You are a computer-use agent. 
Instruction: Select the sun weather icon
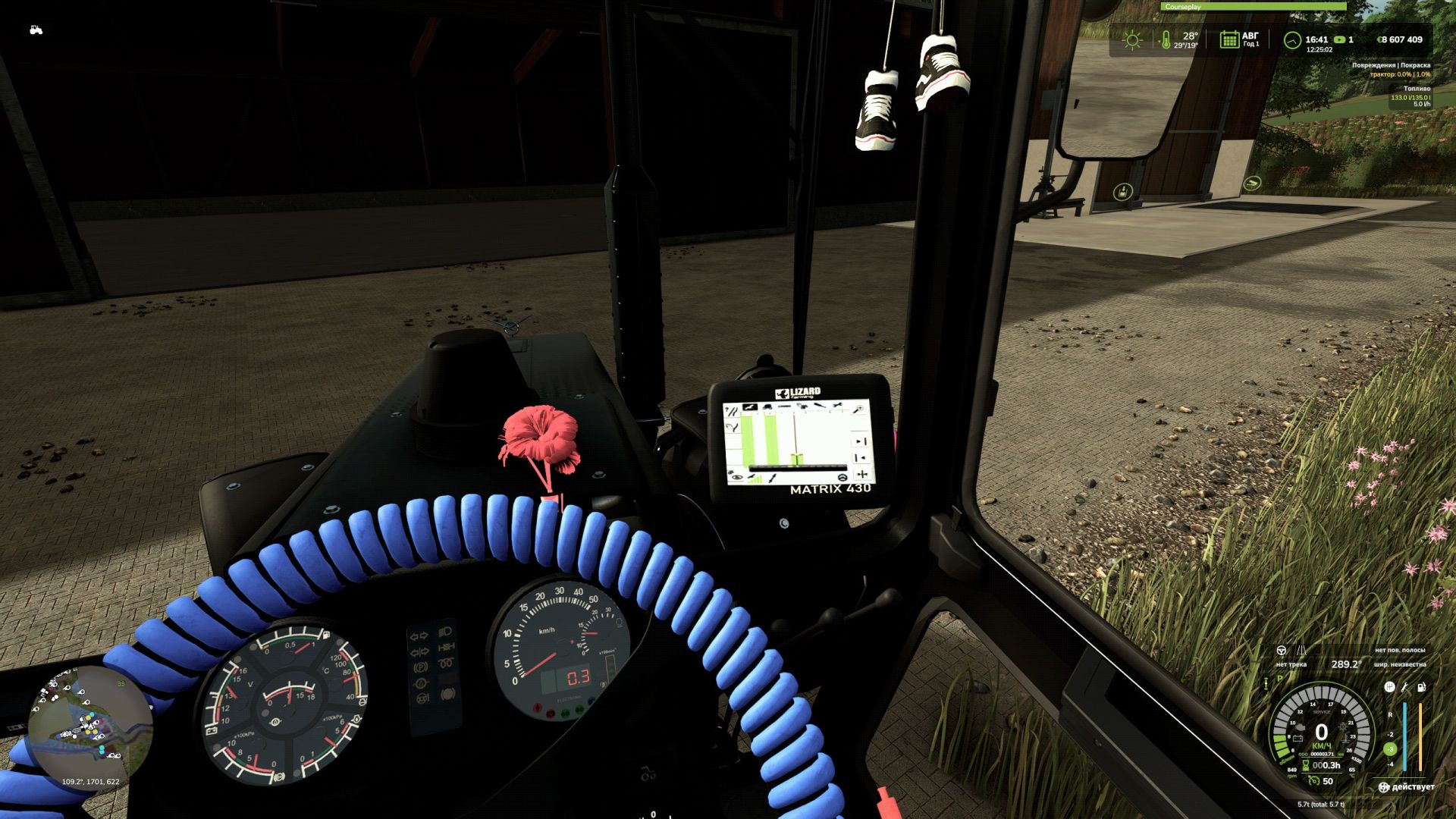[1132, 40]
